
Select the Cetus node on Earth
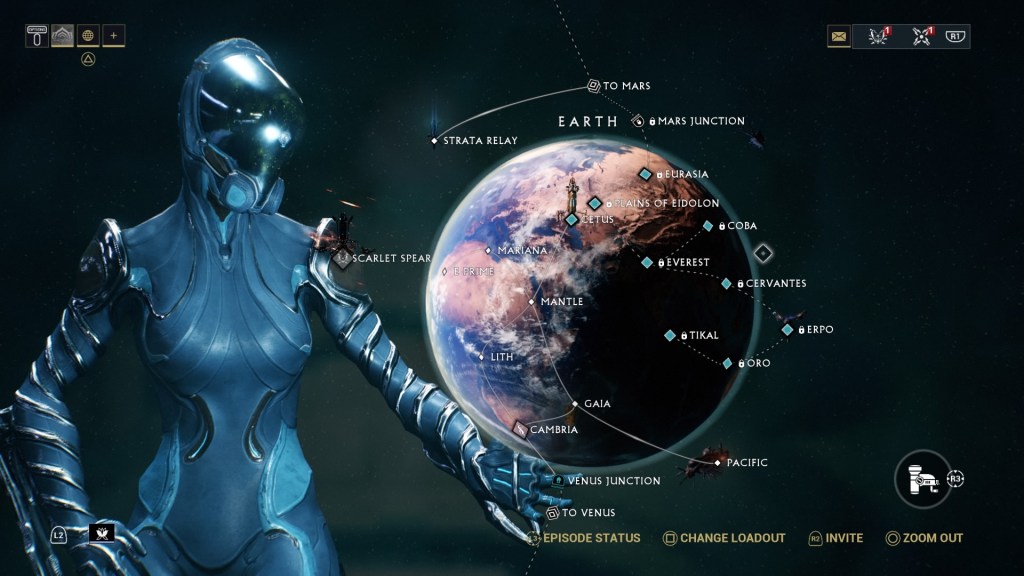(572, 219)
